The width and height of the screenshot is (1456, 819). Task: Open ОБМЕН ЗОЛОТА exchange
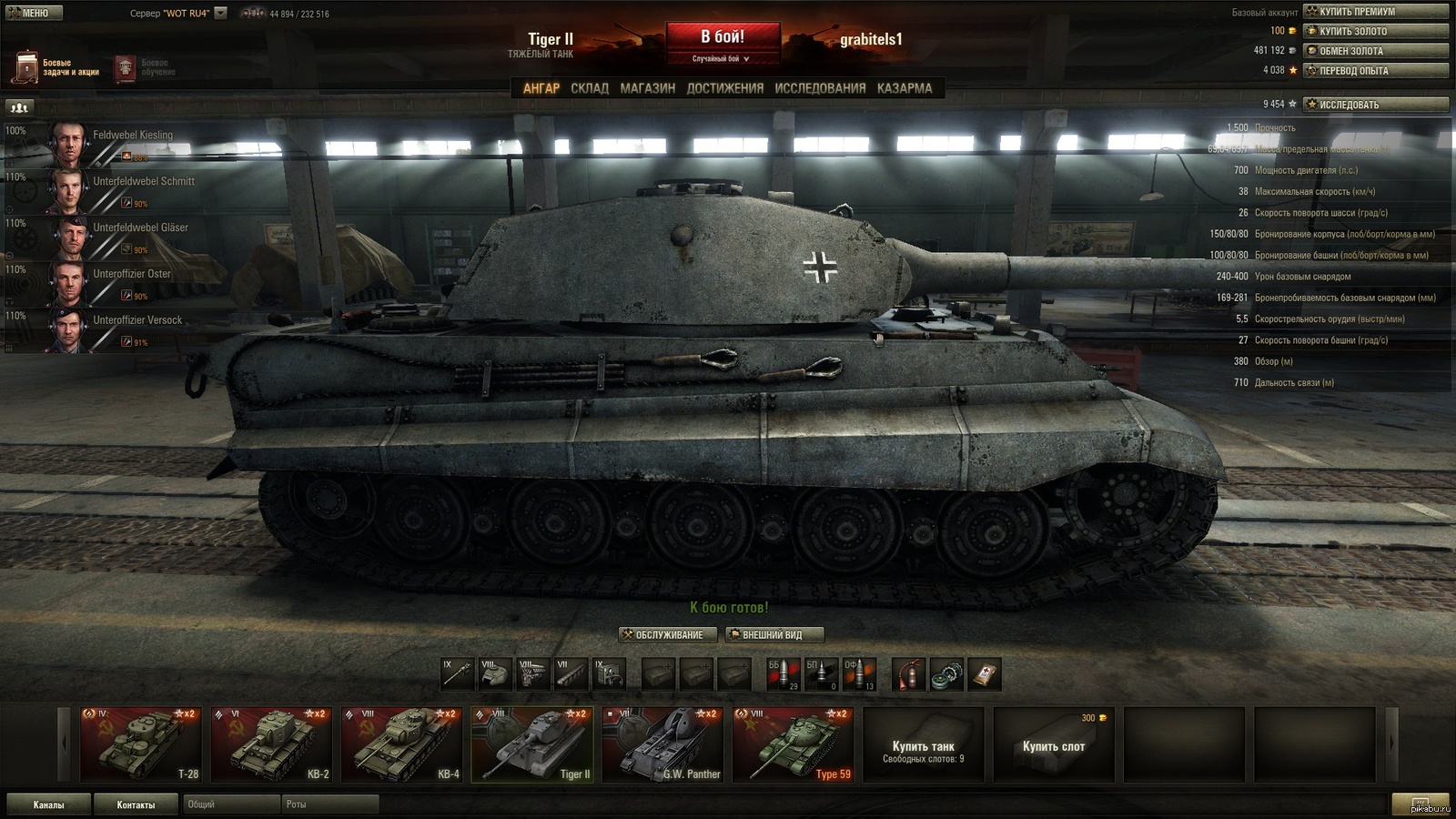pyautogui.click(x=1375, y=51)
